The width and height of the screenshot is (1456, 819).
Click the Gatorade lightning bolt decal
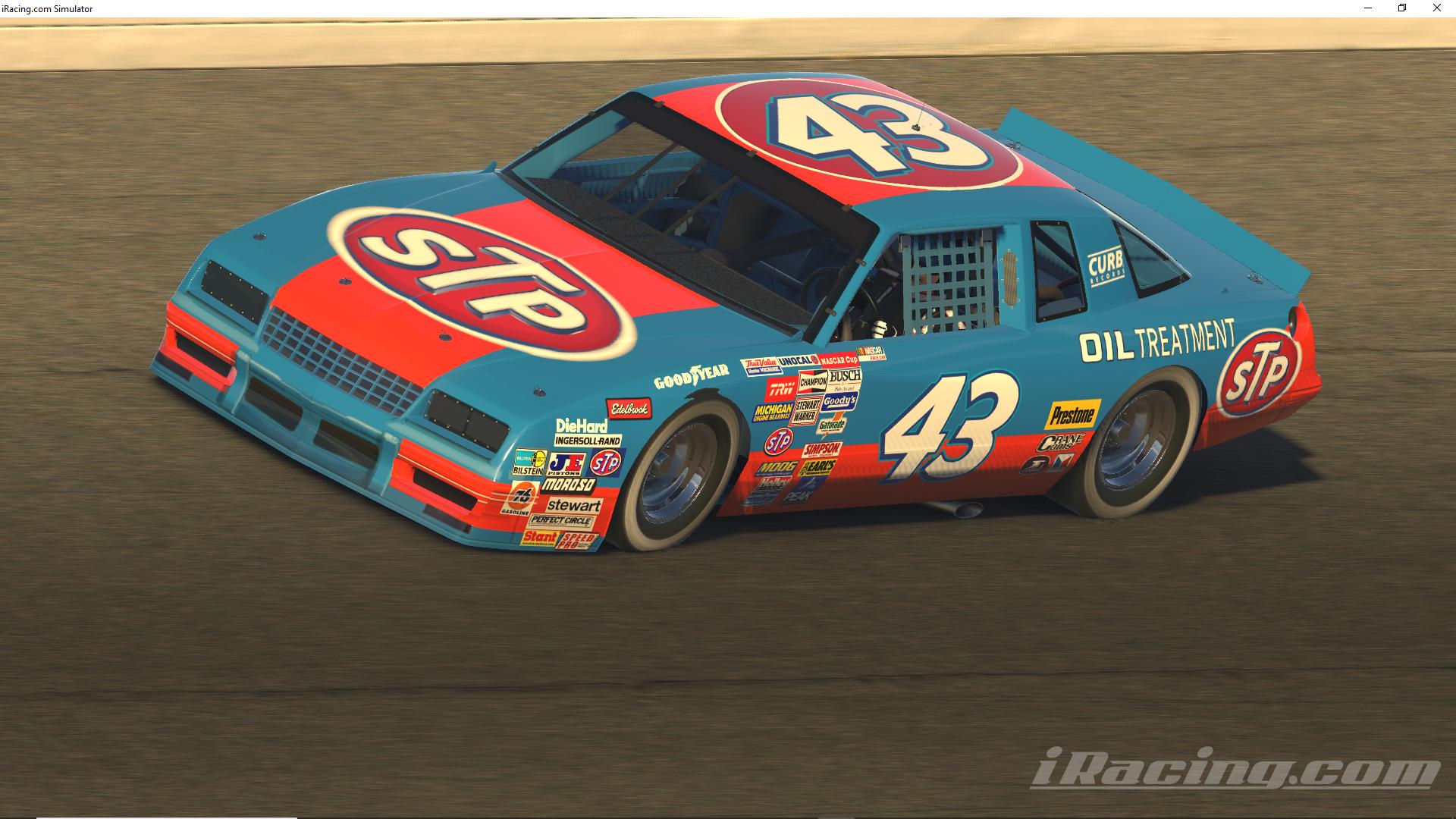click(x=833, y=423)
